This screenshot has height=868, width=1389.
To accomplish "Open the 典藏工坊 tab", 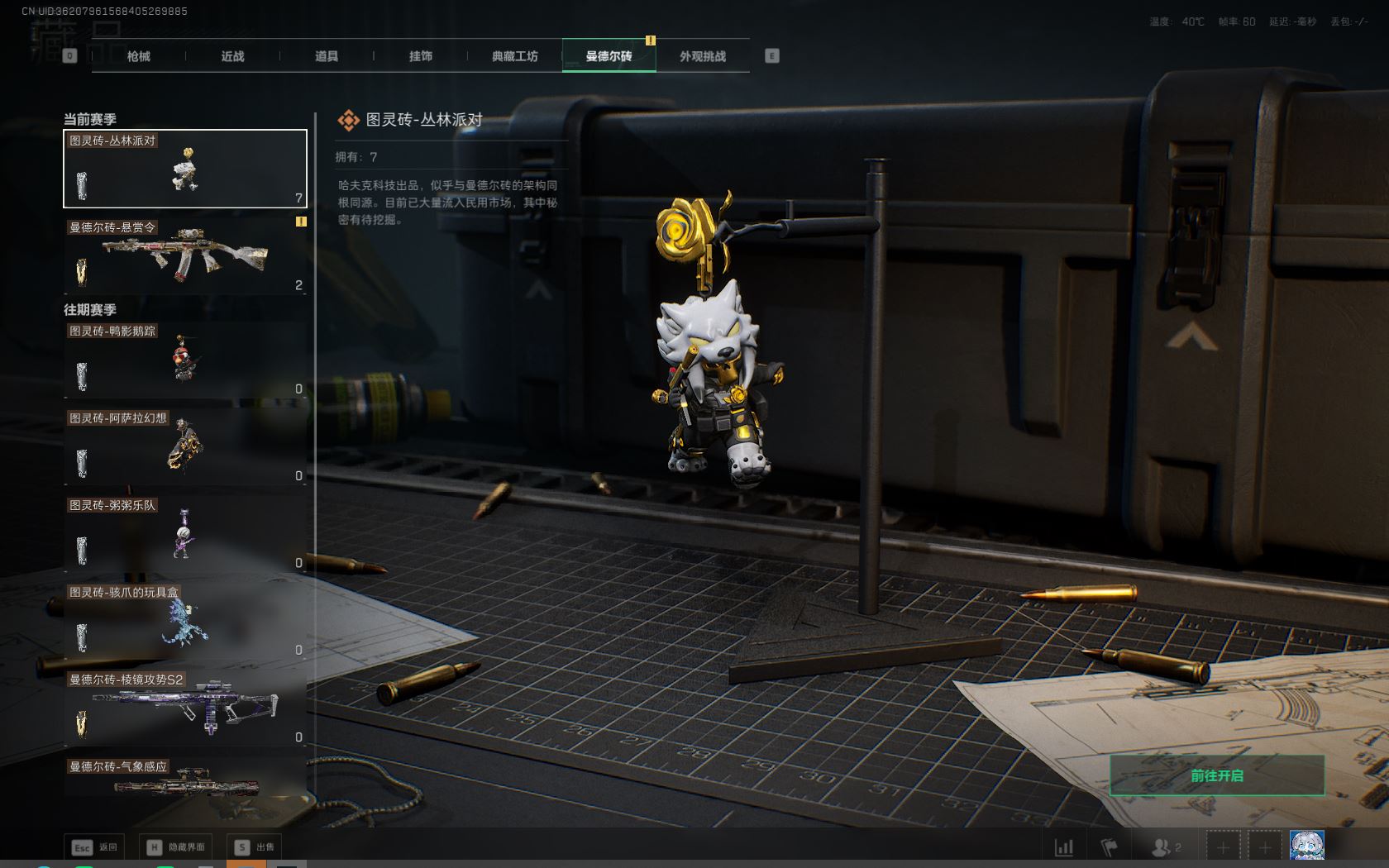I will point(514,56).
